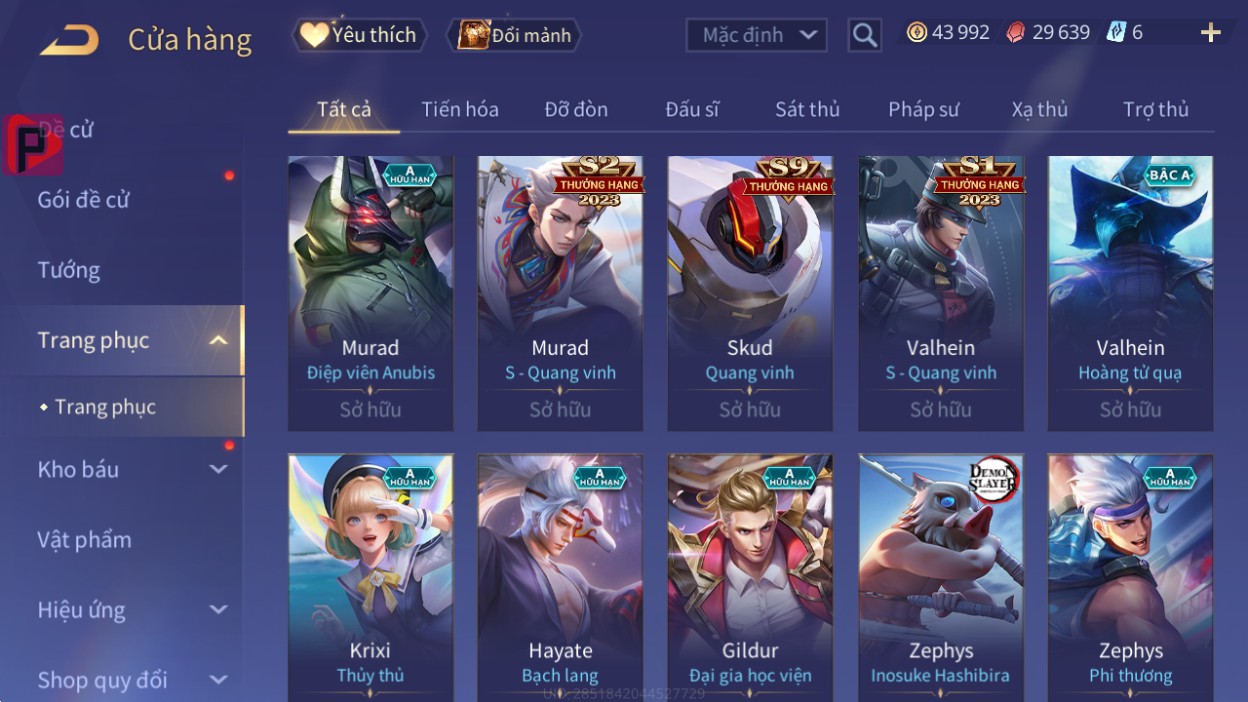Screen dimensions: 1248x702
Task: Open the Đổi mảnh exchange
Action: pyautogui.click(x=514, y=36)
